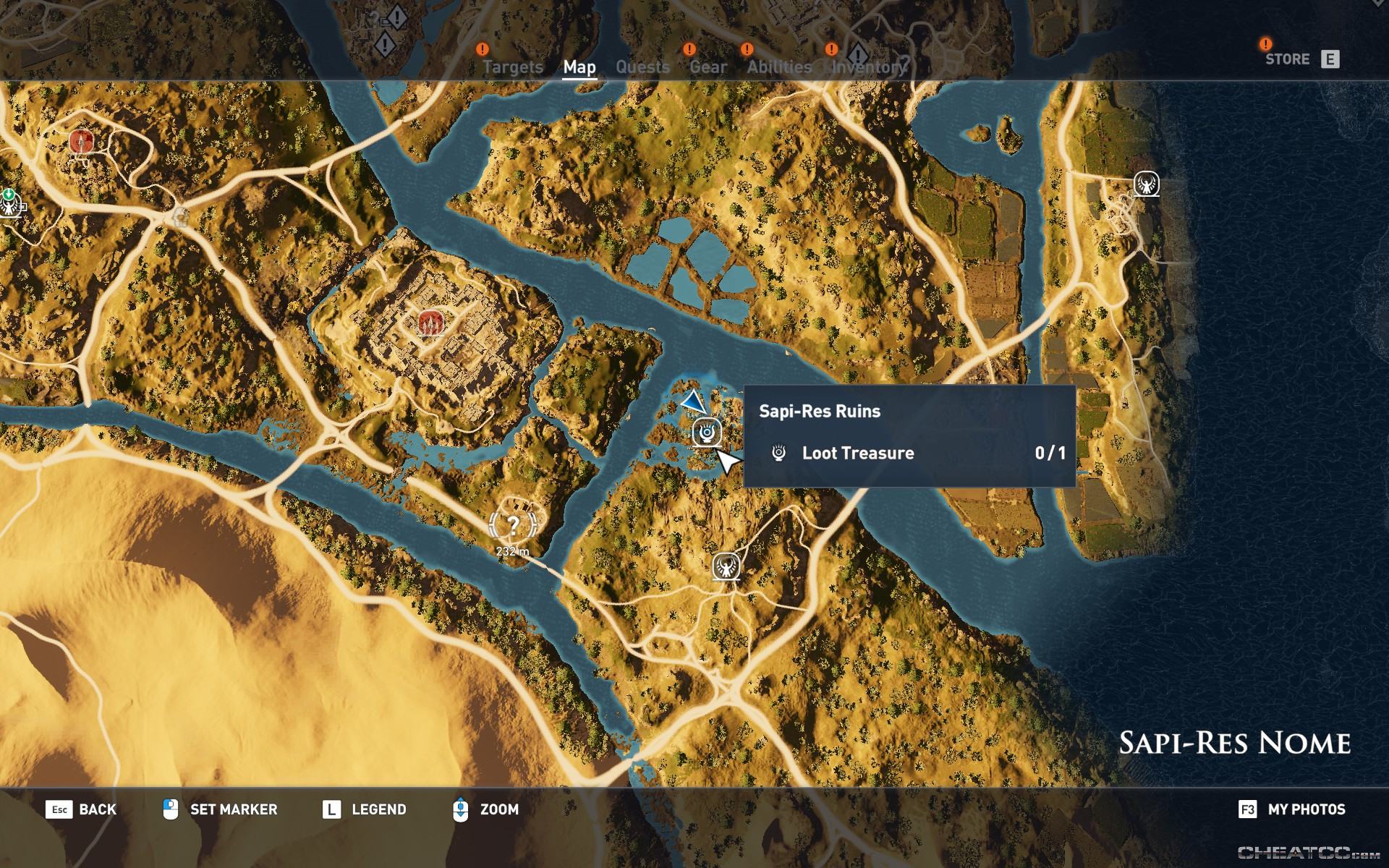Open My Photos
Screen dimensions: 1389x868
1292,809
